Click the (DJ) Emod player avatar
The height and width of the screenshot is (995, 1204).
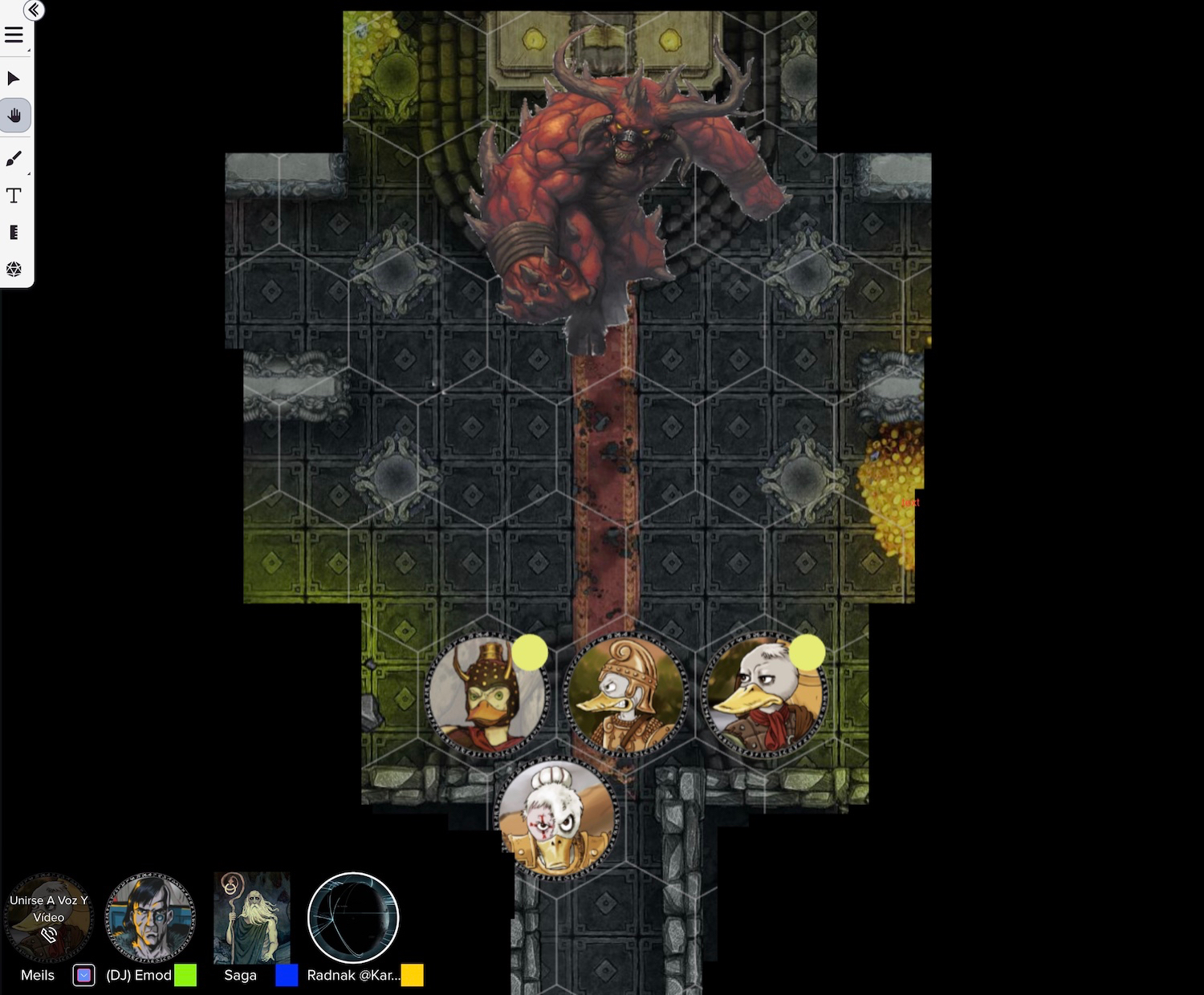pyautogui.click(x=150, y=918)
